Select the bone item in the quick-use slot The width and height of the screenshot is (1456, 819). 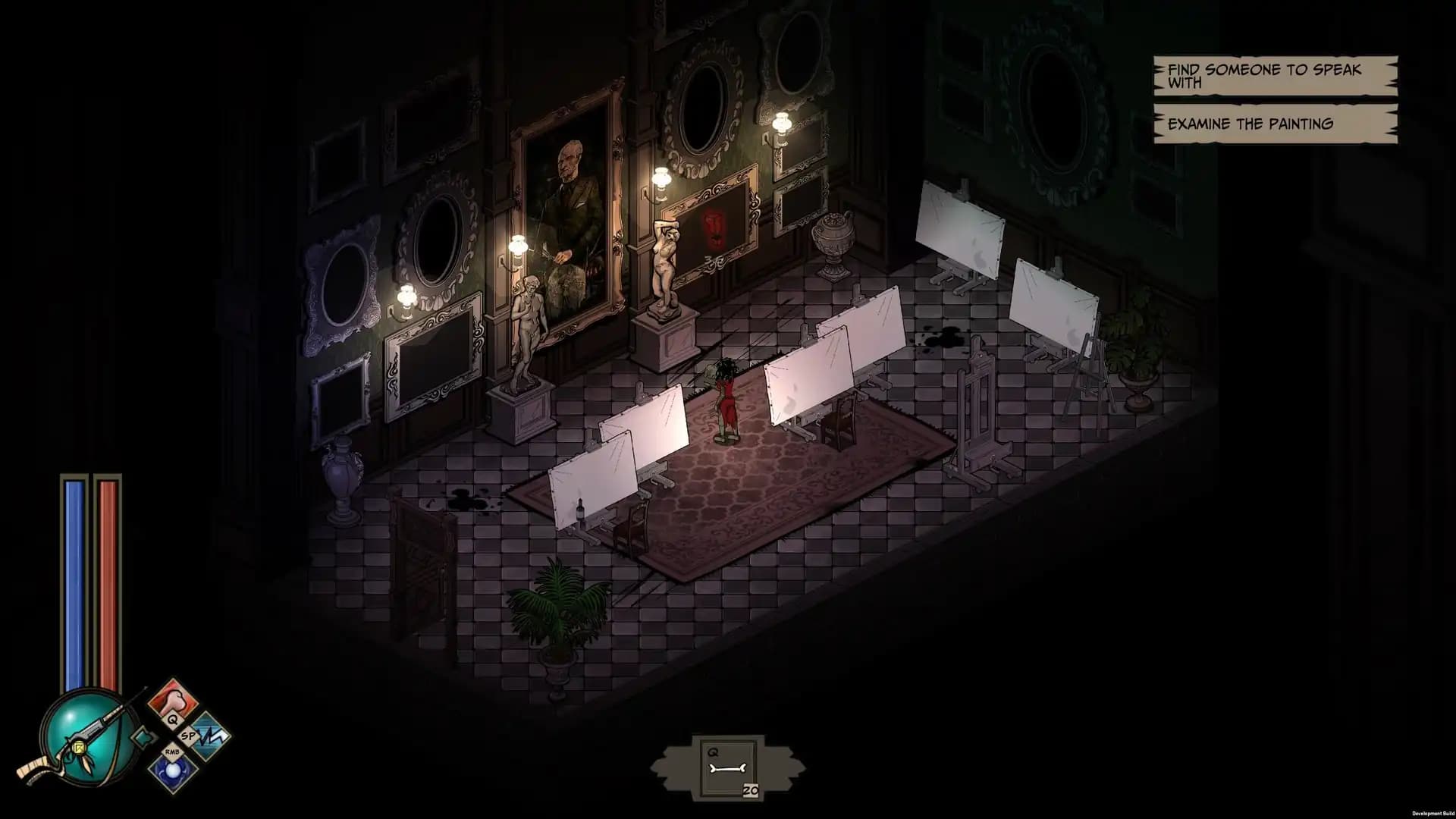coord(726,767)
